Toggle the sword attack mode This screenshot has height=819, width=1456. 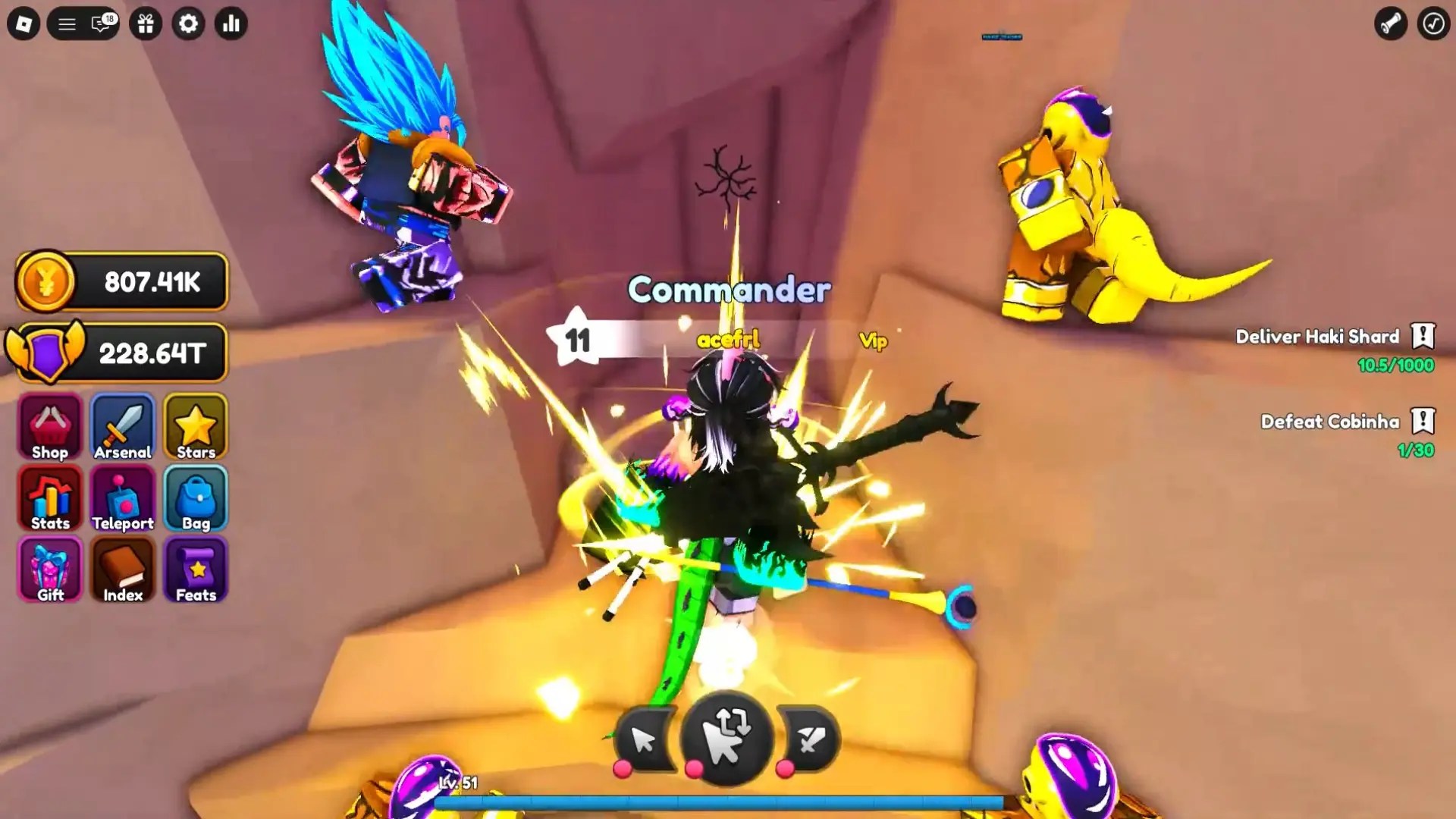[x=810, y=739]
